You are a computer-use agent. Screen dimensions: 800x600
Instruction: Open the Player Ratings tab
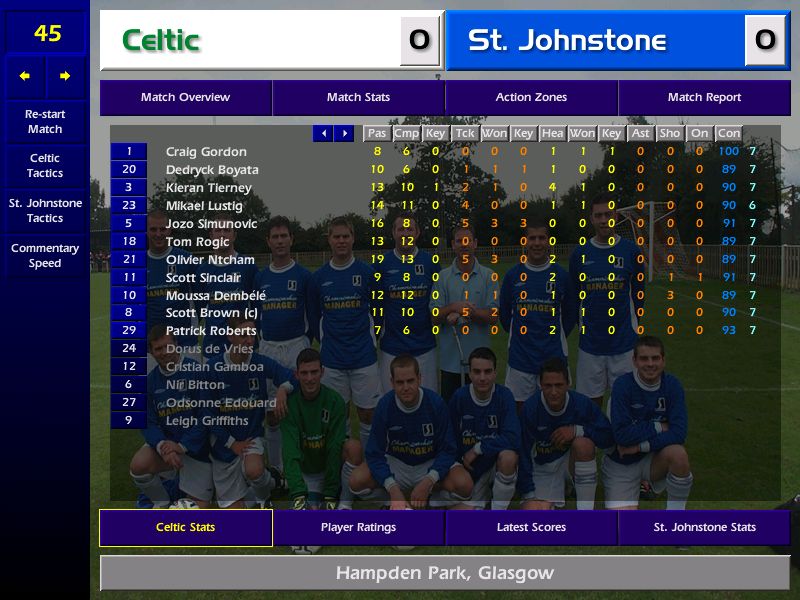[358, 527]
